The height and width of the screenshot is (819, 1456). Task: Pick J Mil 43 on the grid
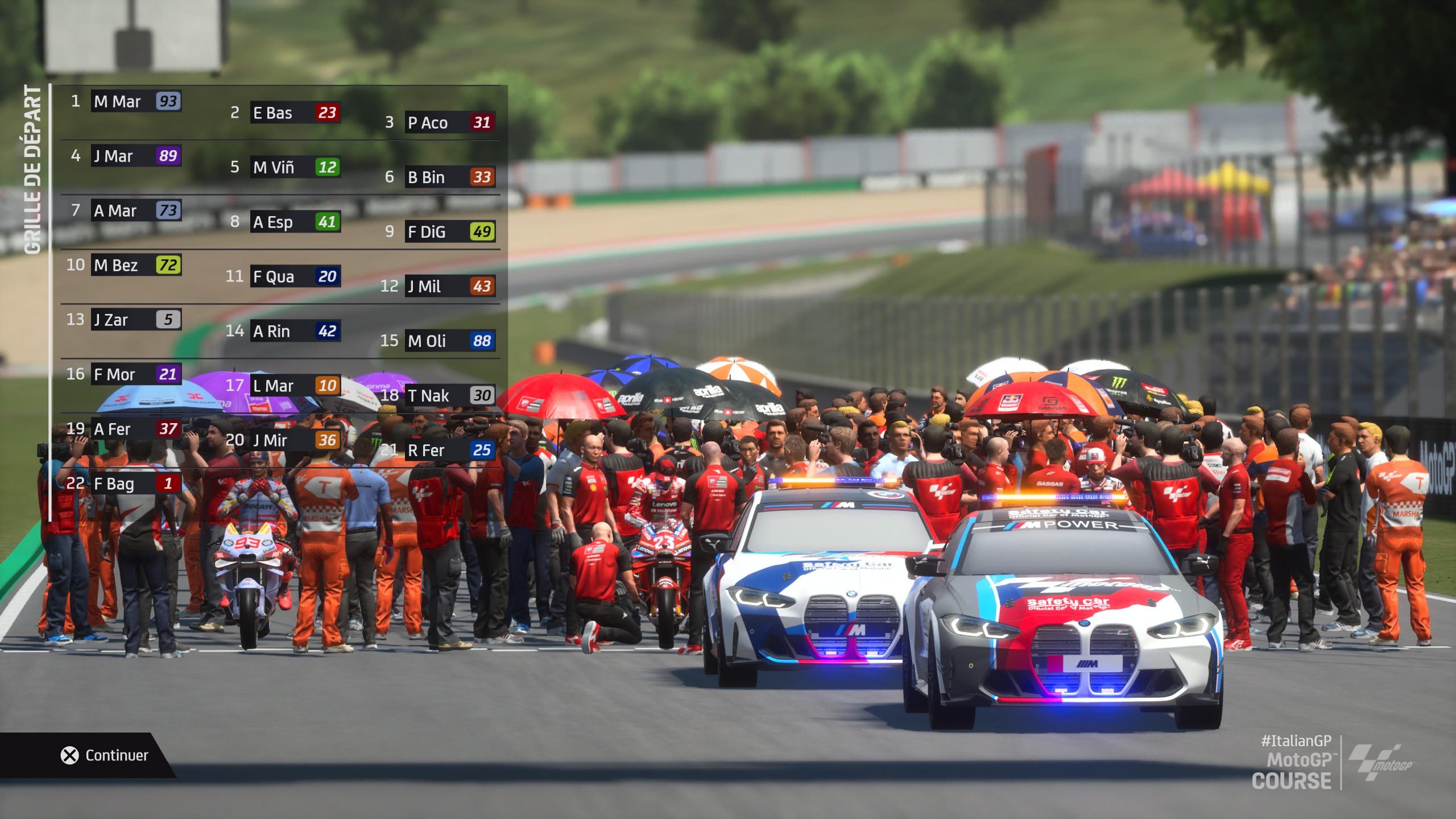point(450,286)
